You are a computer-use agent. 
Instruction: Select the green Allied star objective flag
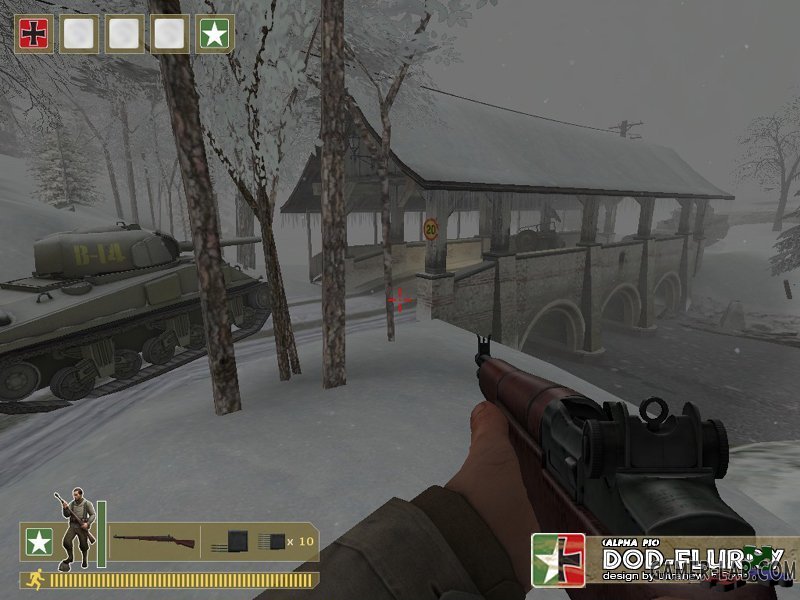[213, 34]
